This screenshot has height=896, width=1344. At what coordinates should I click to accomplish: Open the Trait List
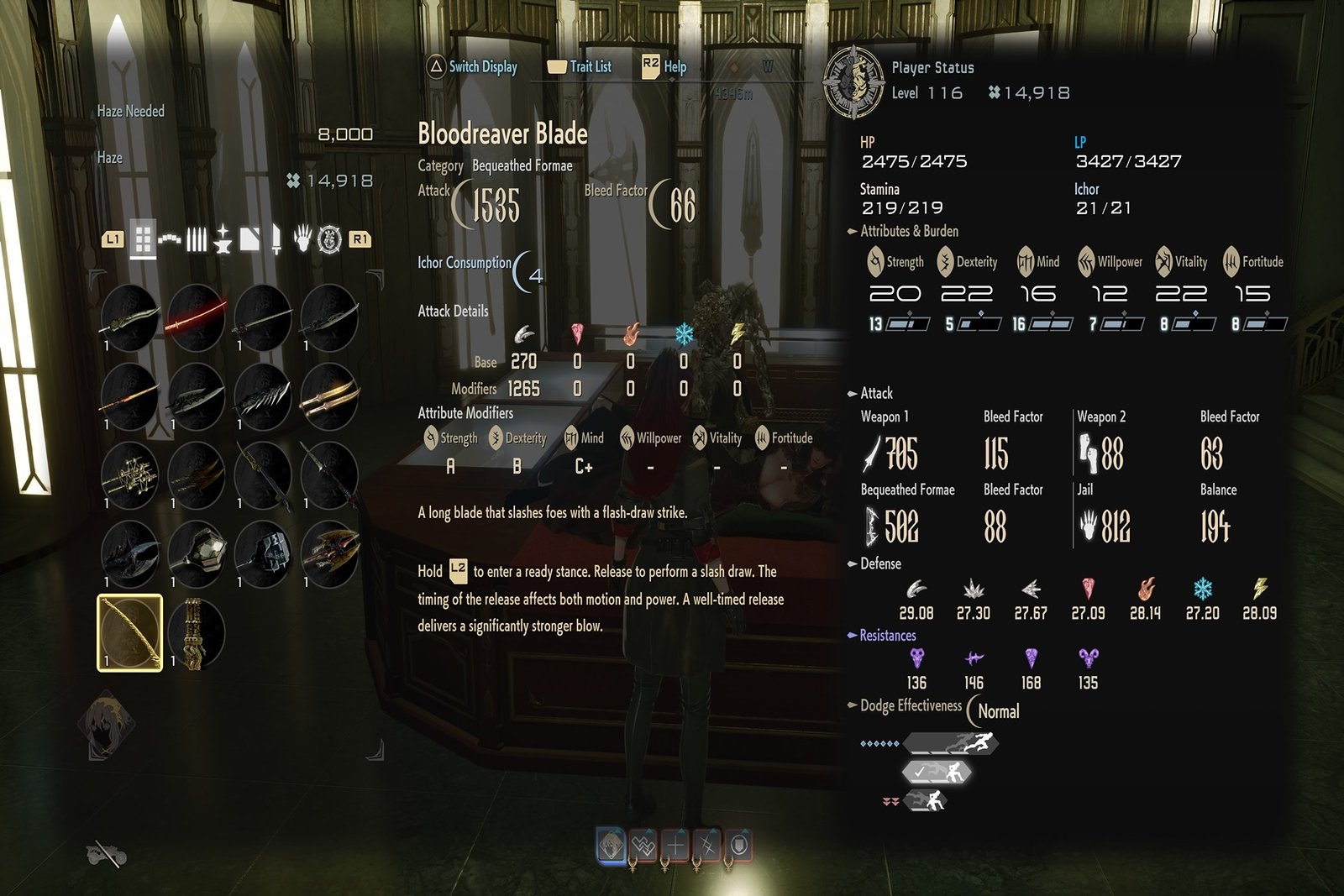pos(580,66)
